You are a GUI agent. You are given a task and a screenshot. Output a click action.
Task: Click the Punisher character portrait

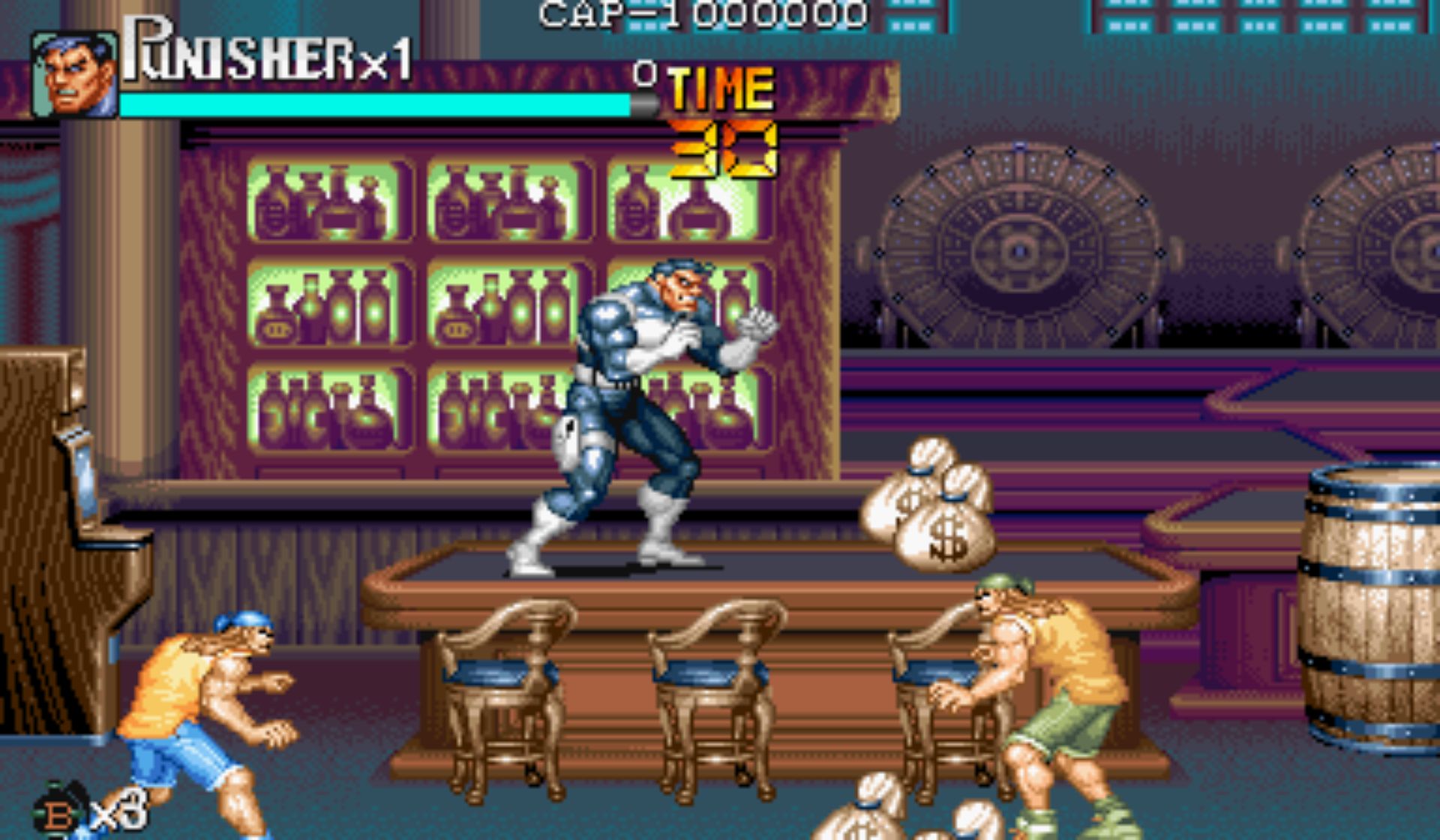[74, 75]
